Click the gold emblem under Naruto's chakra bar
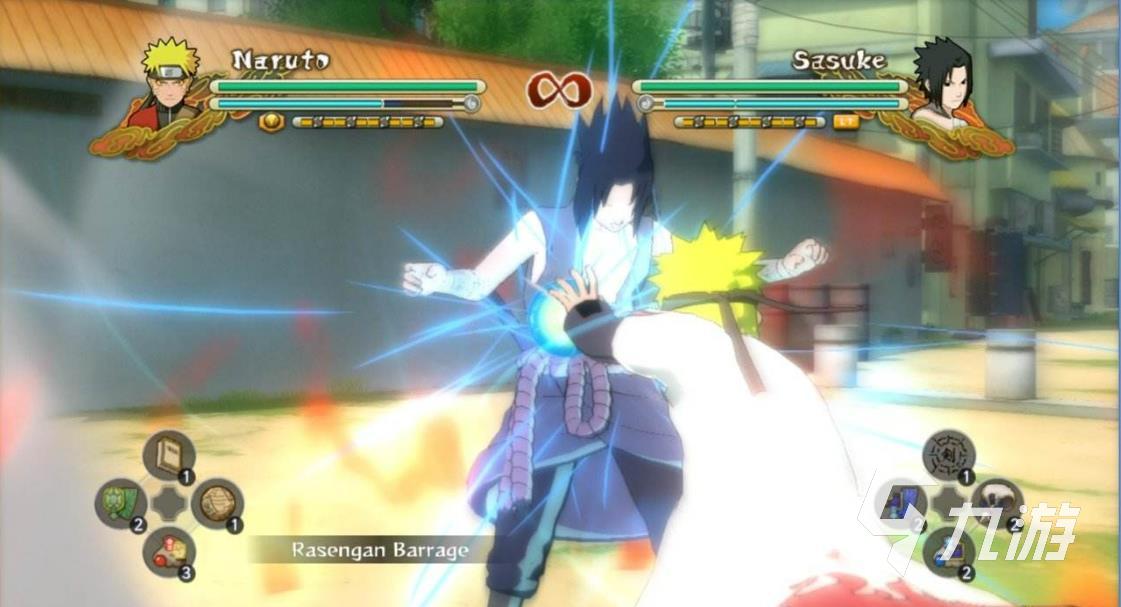This screenshot has height=607, width=1121. click(271, 122)
